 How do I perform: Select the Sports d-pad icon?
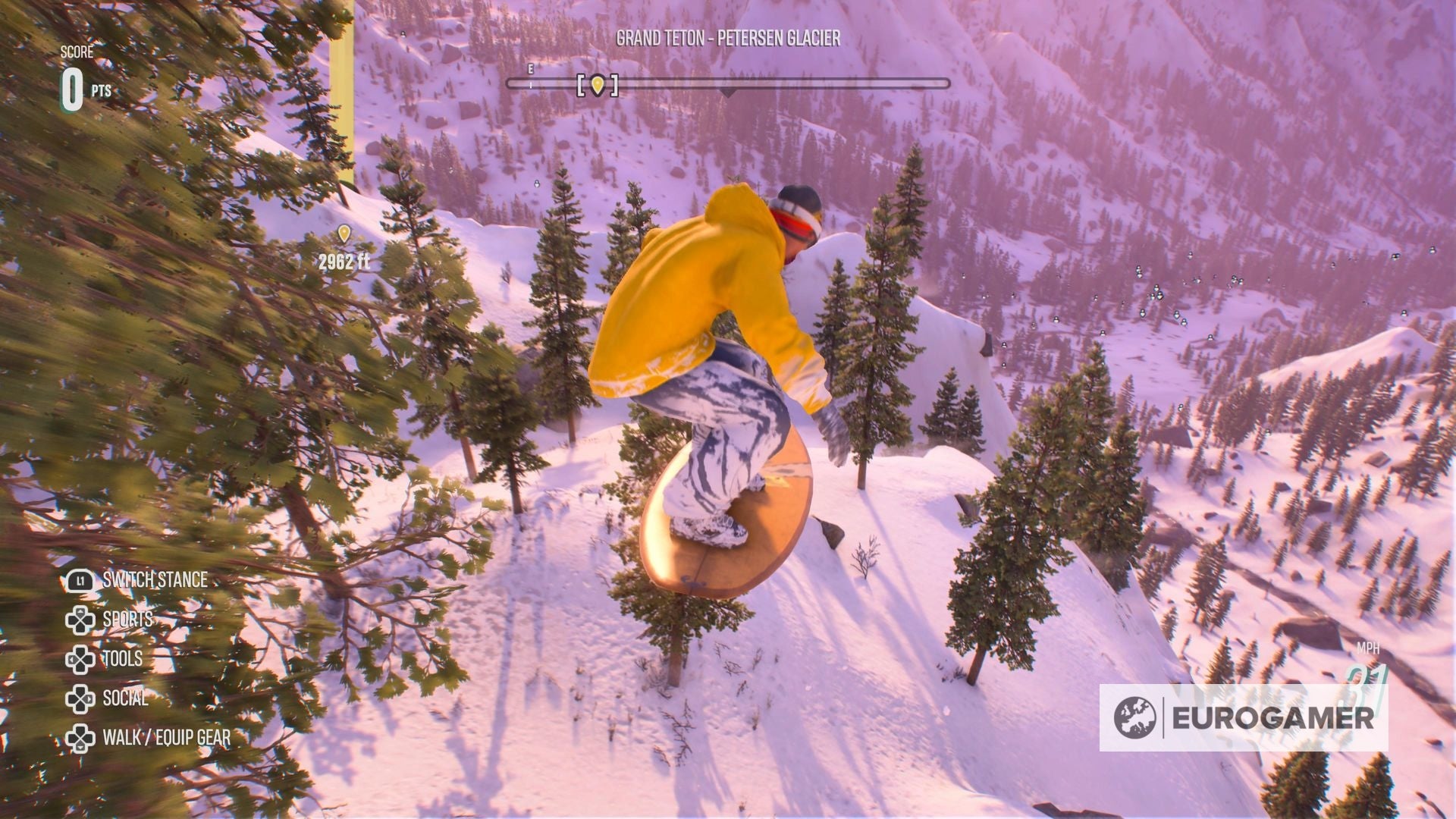[79, 618]
